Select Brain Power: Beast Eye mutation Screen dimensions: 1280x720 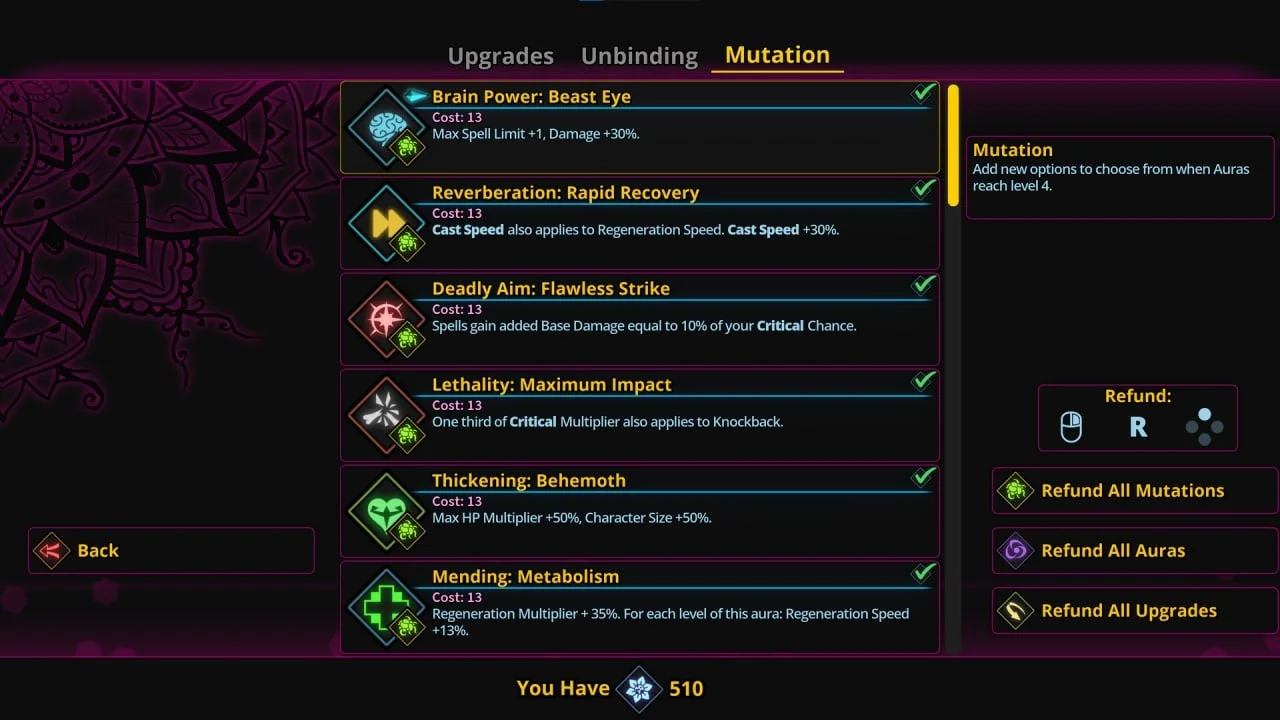[640, 128]
